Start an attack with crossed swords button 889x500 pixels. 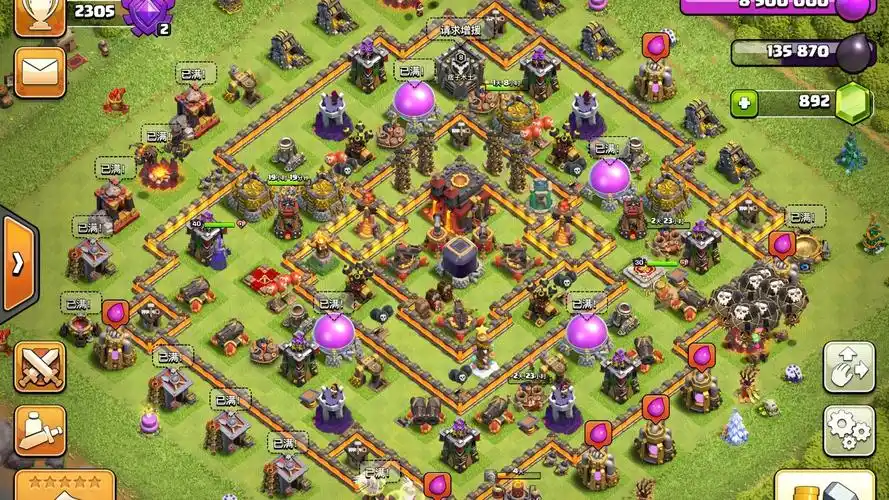coord(39,366)
